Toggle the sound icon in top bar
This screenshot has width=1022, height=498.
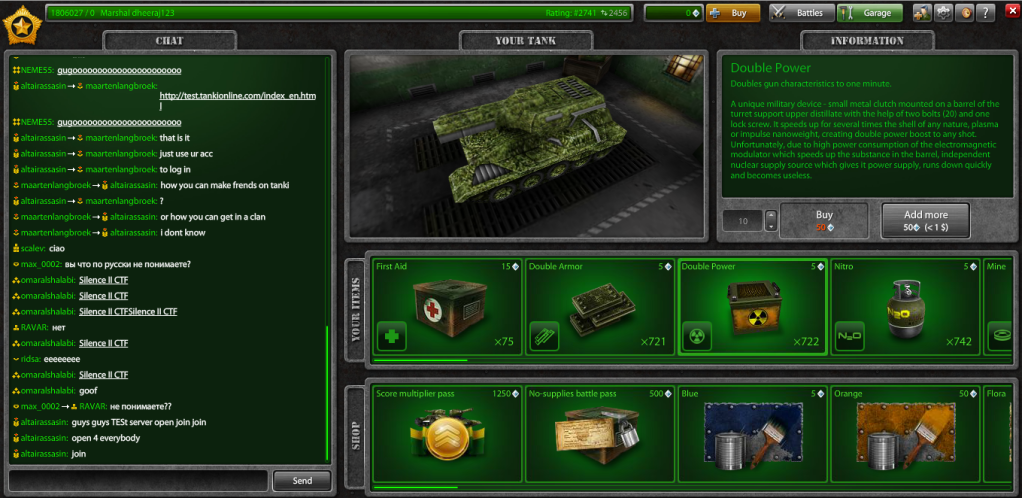point(965,13)
